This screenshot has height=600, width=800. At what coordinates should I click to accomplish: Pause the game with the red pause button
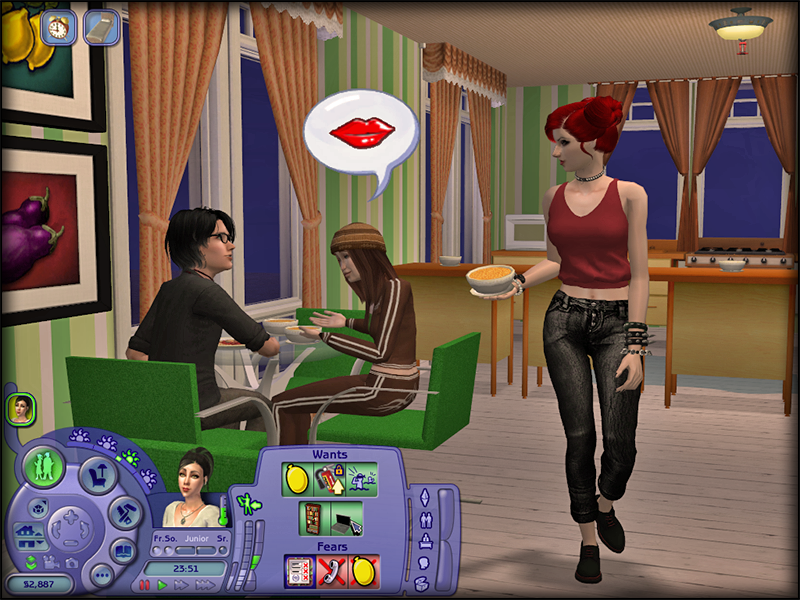click(x=146, y=584)
